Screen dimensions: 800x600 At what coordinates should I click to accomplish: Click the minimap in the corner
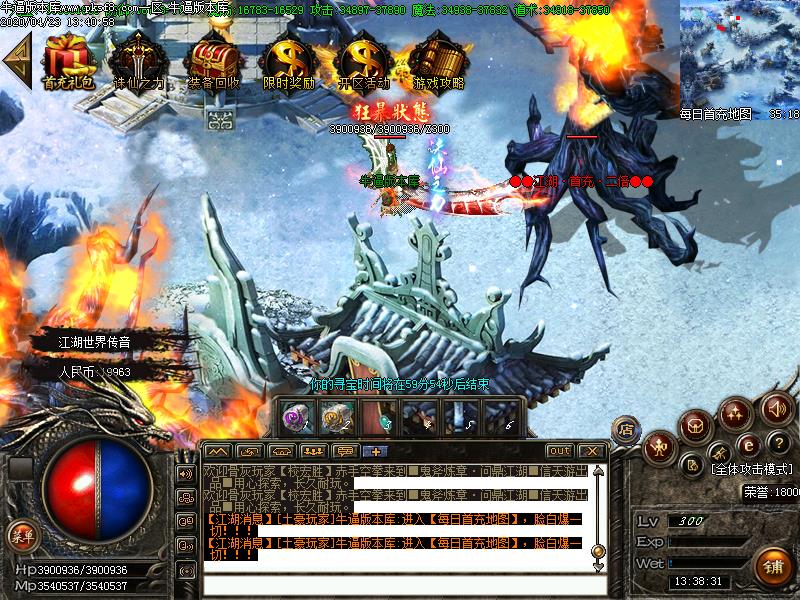pyautogui.click(x=740, y=52)
